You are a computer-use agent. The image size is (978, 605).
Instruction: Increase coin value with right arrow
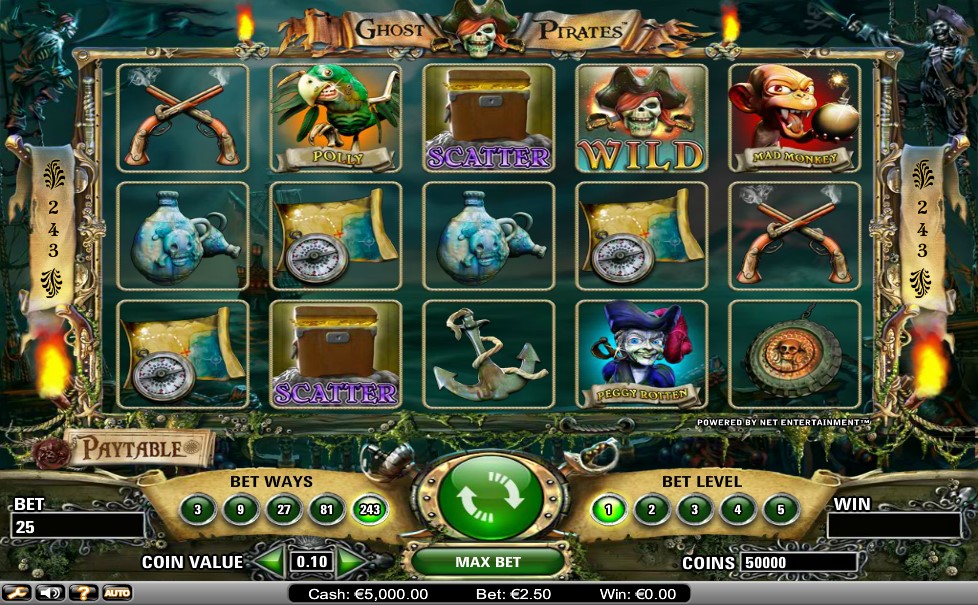point(353,562)
